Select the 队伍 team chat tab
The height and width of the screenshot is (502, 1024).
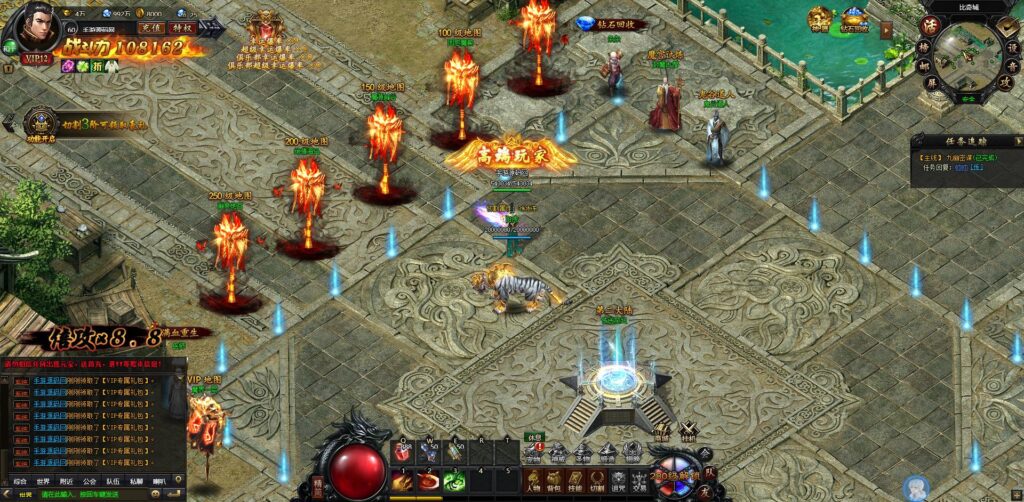pyautogui.click(x=113, y=480)
